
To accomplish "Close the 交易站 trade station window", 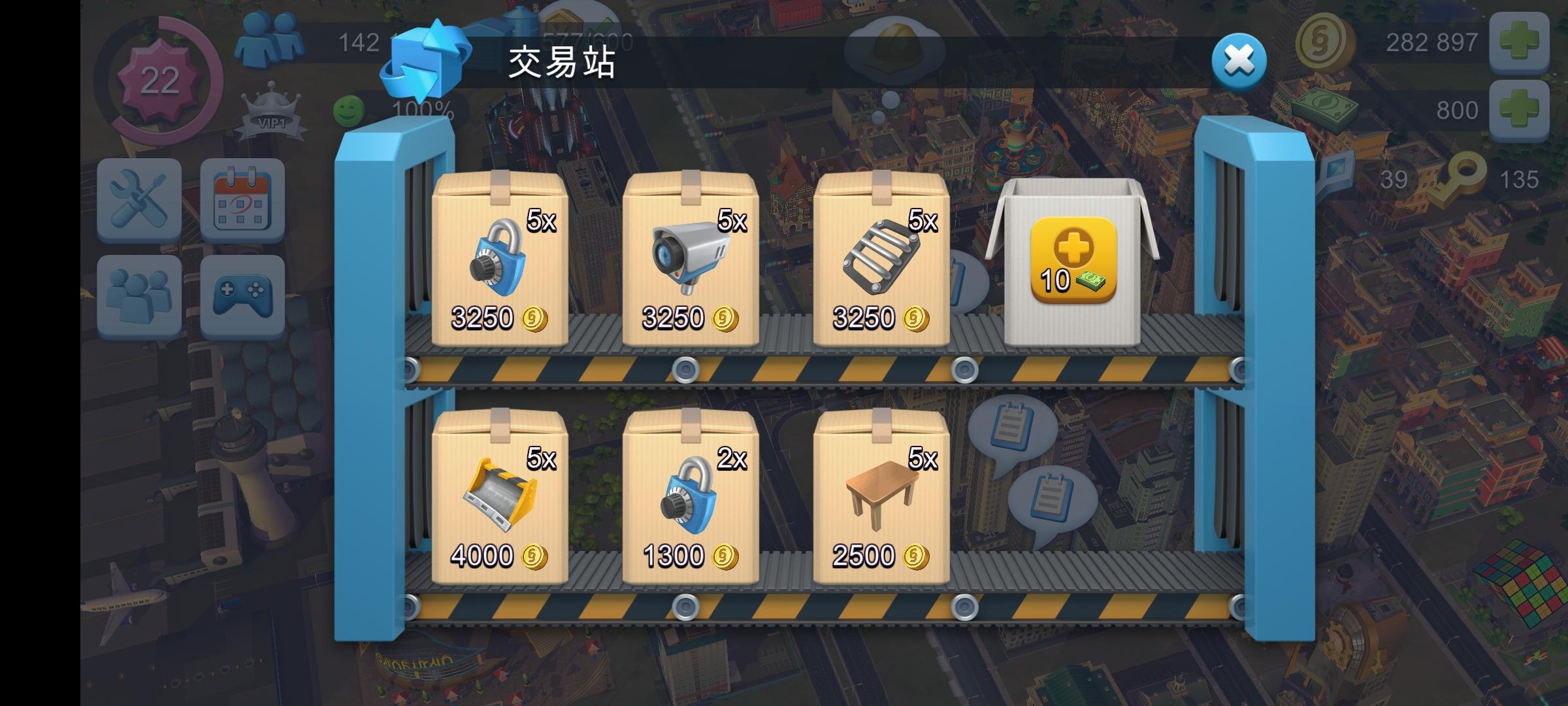I will [x=1239, y=61].
